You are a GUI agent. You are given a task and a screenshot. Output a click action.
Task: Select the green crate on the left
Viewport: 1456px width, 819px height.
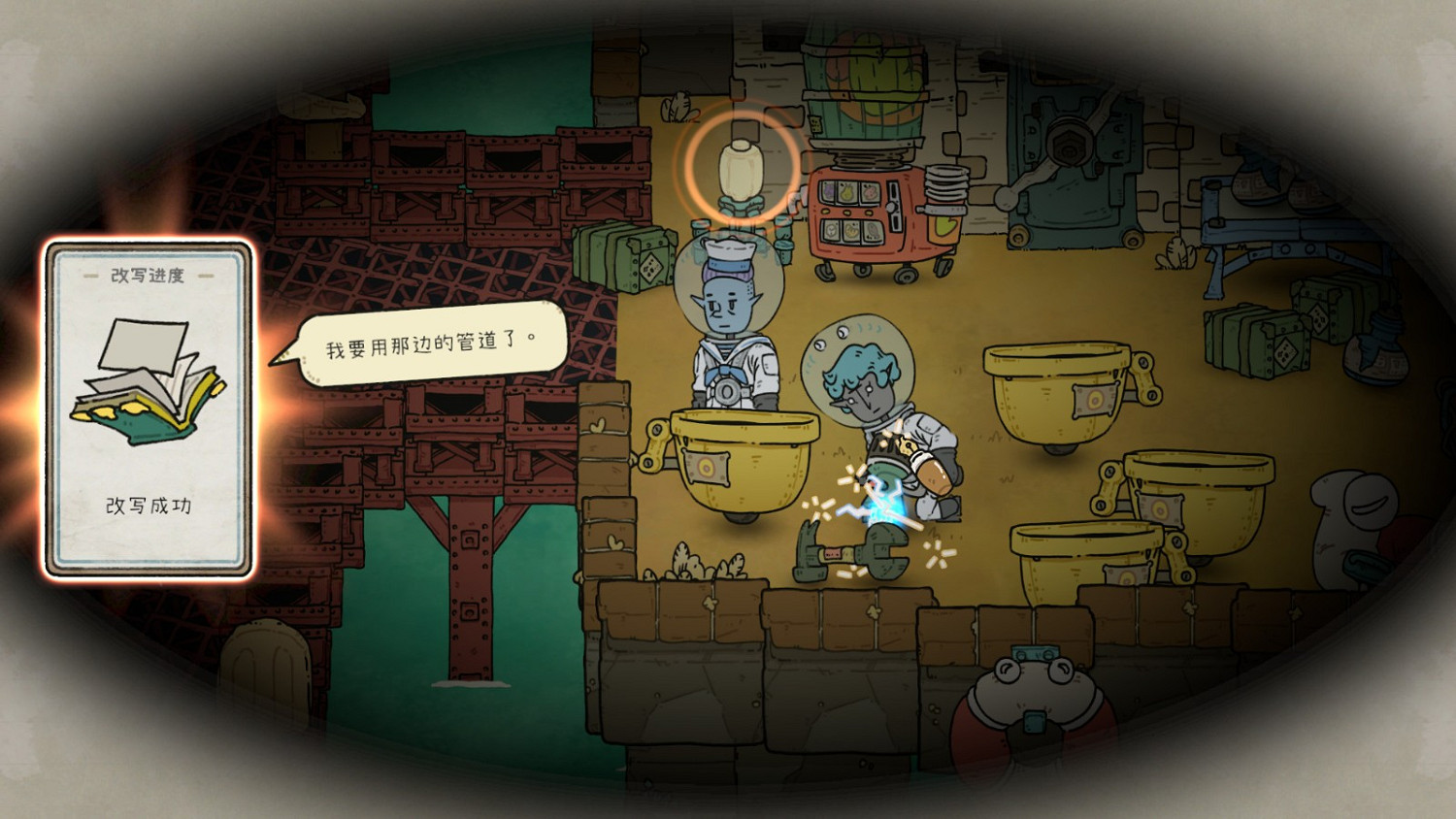621,257
